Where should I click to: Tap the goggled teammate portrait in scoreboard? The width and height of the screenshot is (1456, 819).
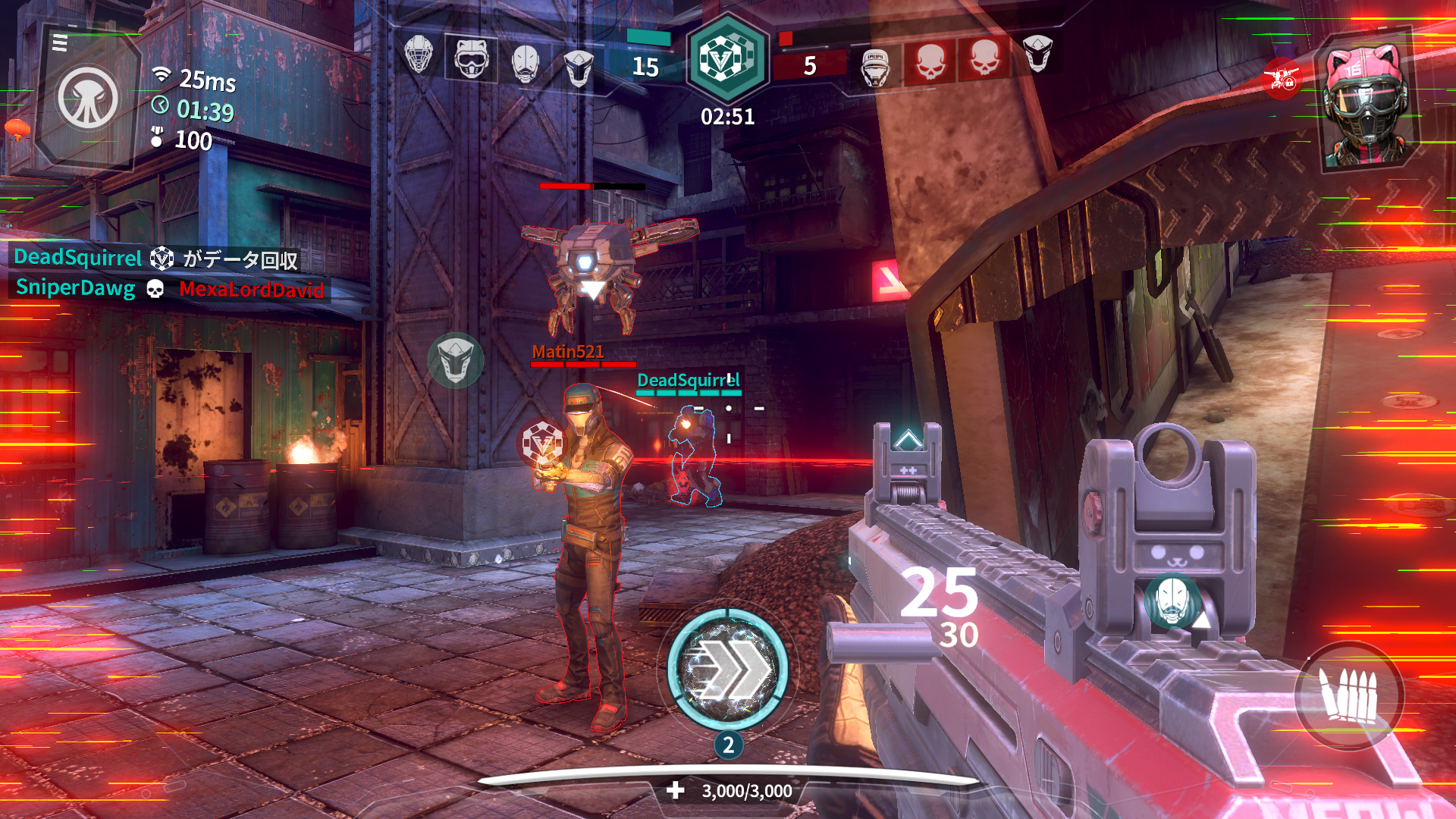coord(471,58)
